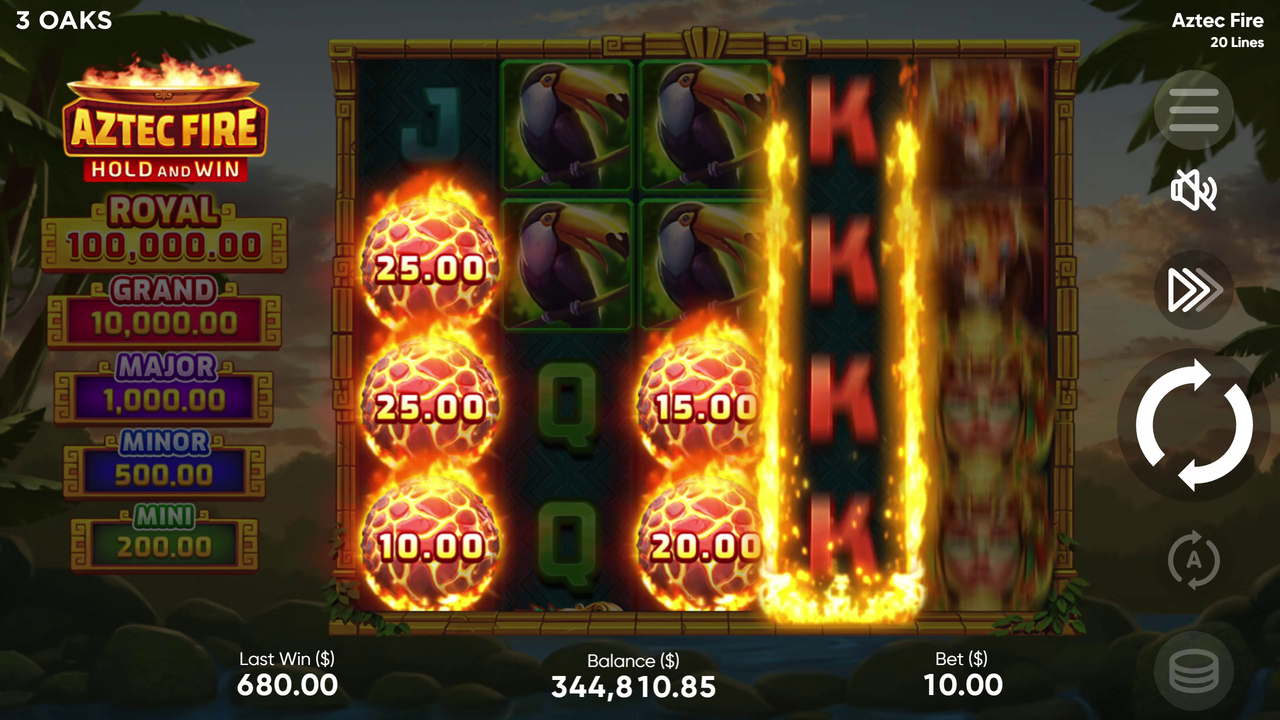Expand the Mini 200.00 jackpot panel
Viewport: 1280px width, 720px height.
coord(165,534)
